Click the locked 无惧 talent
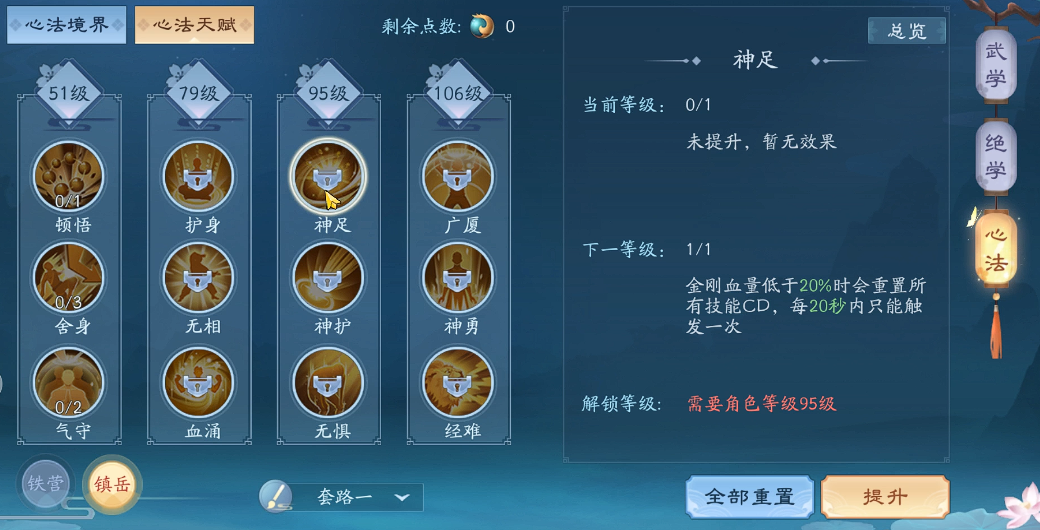Screen dimensions: 1040x530 point(328,382)
